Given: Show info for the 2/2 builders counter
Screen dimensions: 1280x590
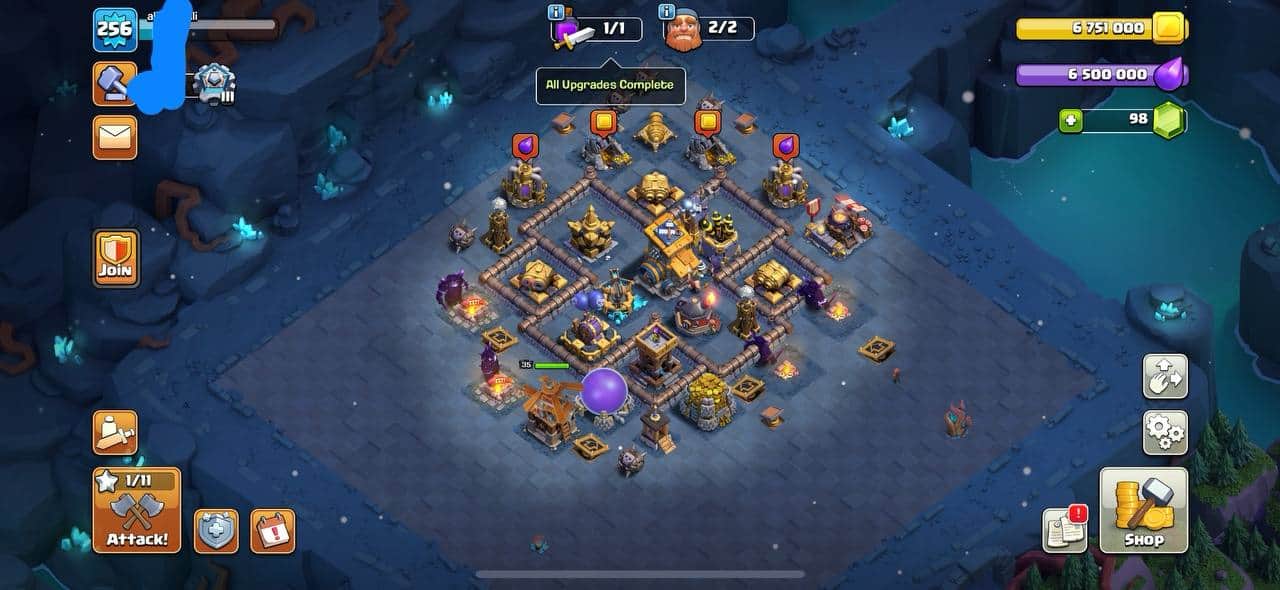Looking at the screenshot, I should coord(666,12).
